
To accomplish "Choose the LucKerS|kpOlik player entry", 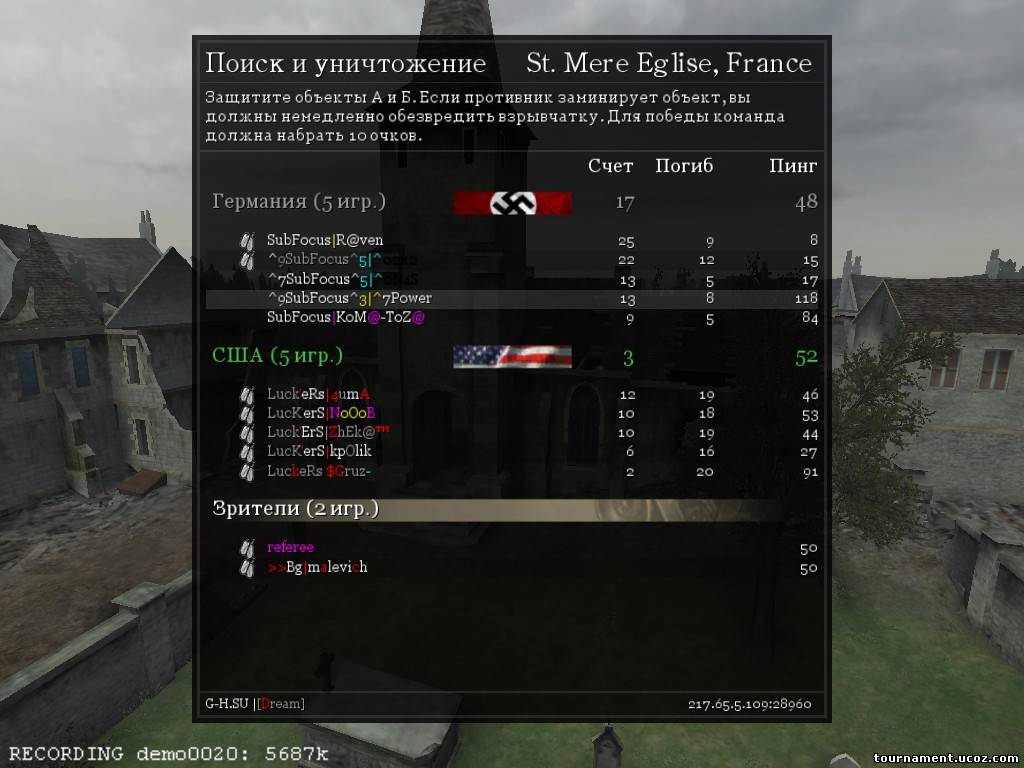I will (x=319, y=451).
